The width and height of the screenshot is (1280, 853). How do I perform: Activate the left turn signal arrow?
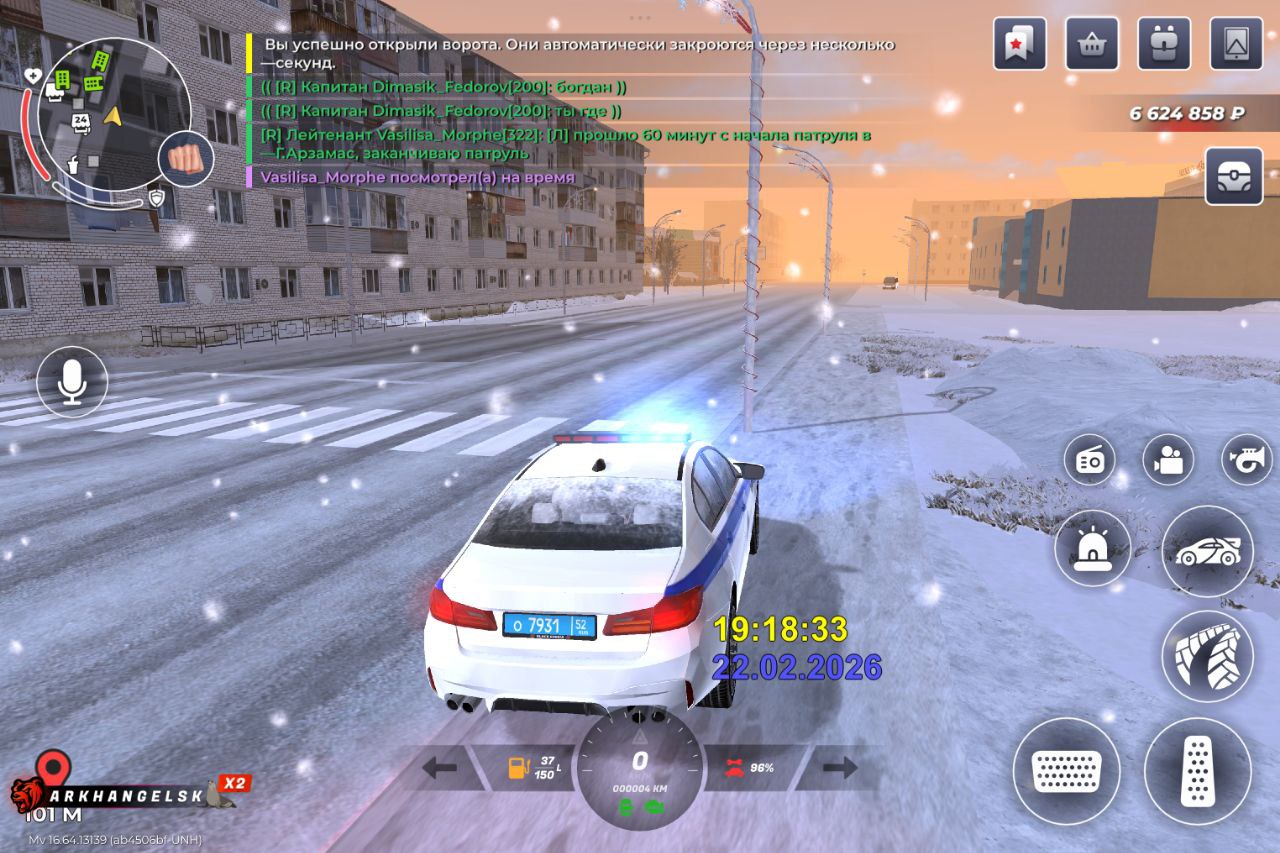pyautogui.click(x=440, y=768)
